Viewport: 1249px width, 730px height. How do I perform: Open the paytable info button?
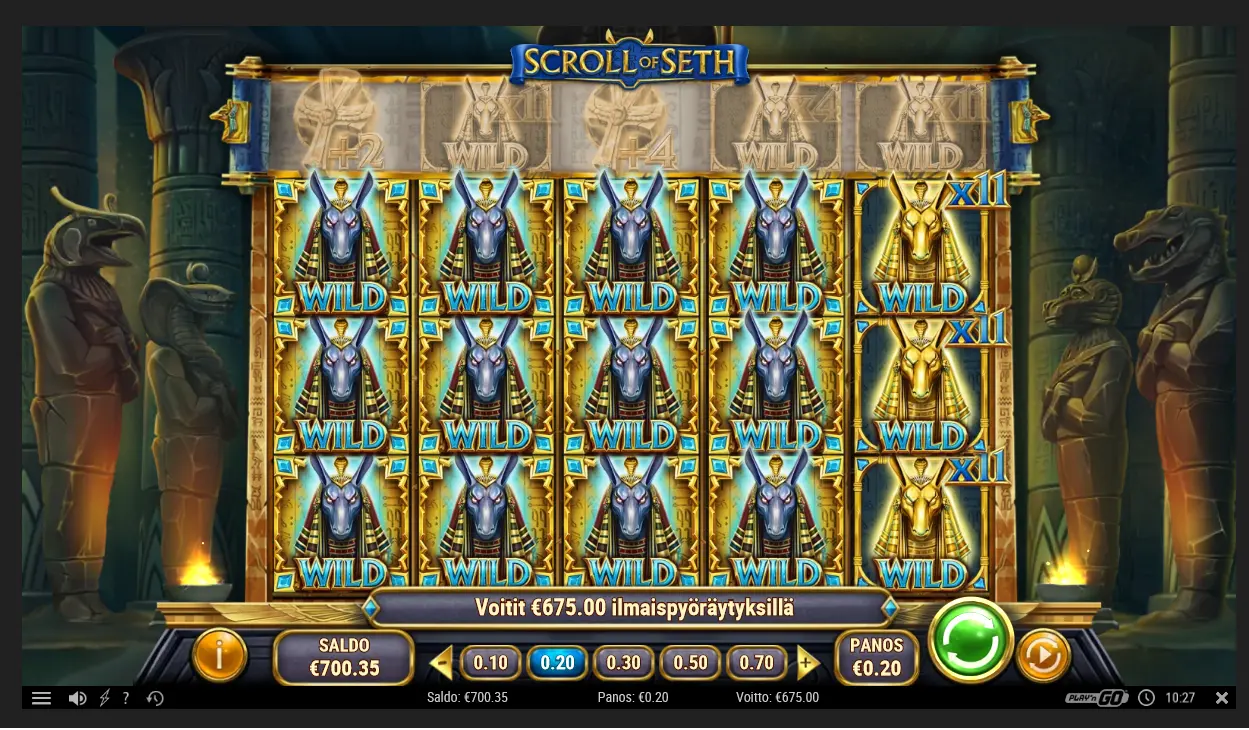(218, 656)
